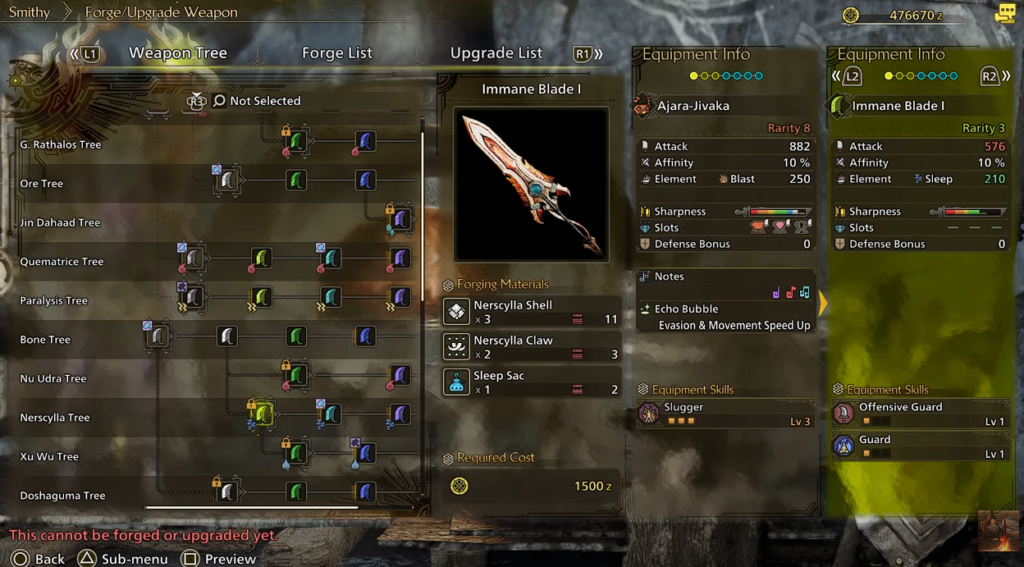The width and height of the screenshot is (1024, 567).
Task: Choose the Ore Tree row
Action: tap(42, 184)
